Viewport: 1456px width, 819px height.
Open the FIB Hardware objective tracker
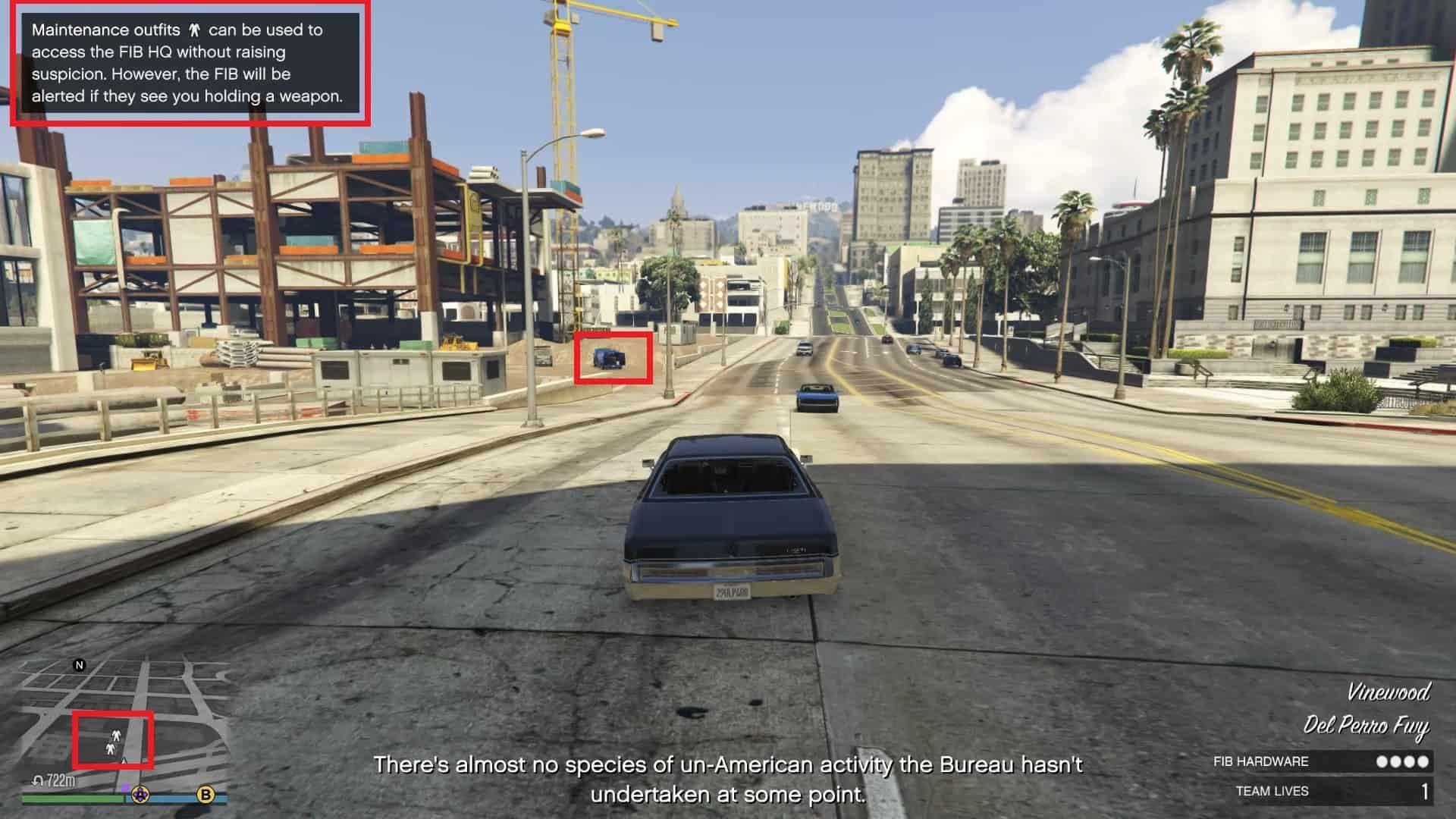1320,761
